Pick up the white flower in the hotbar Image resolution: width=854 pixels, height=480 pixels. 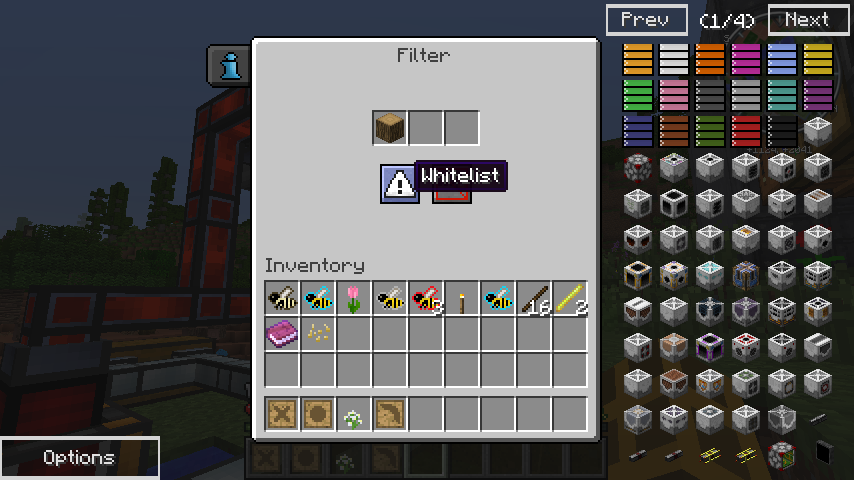tap(354, 415)
